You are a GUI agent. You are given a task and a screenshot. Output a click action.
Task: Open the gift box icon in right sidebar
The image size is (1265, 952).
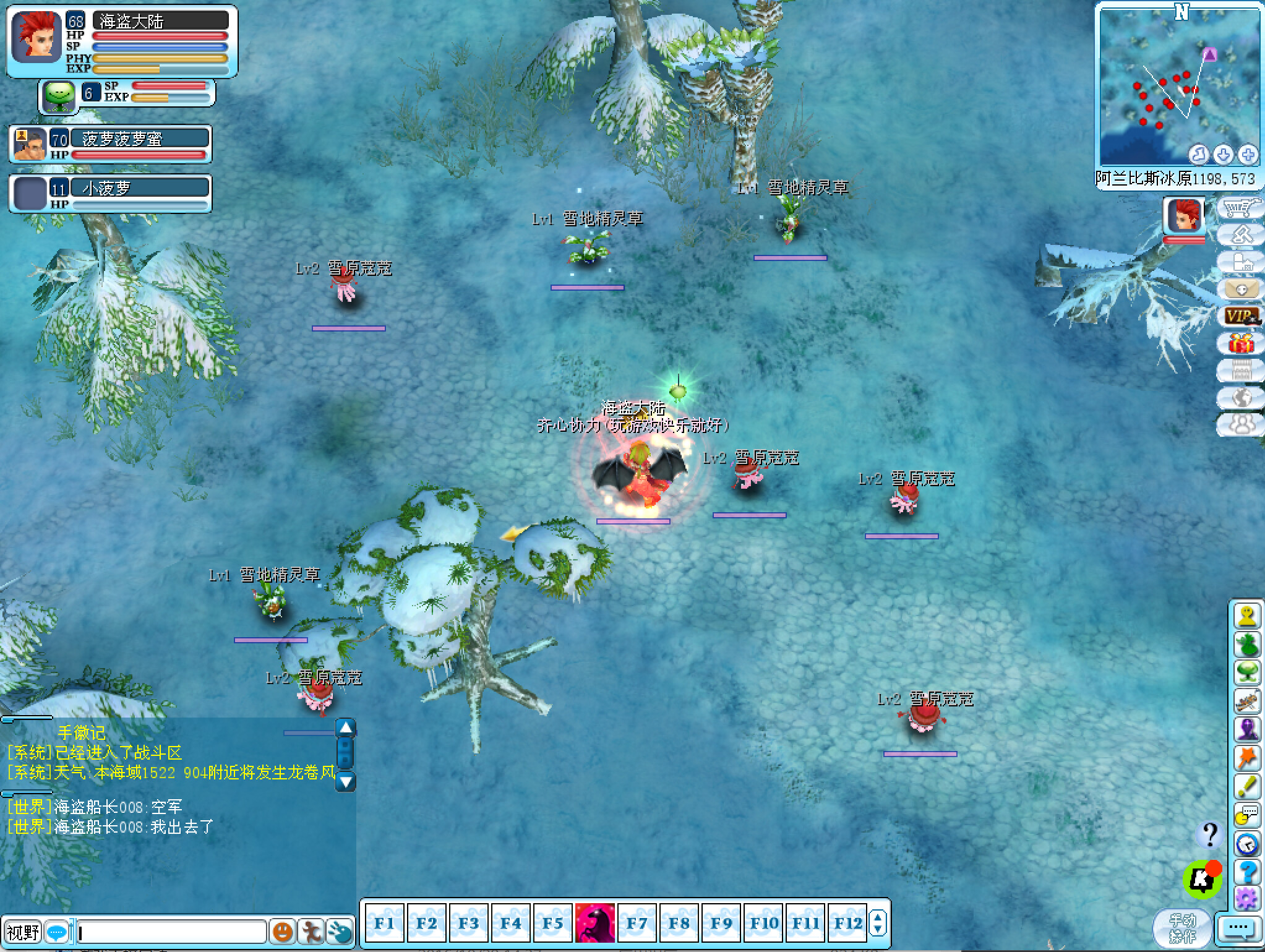point(1241,344)
